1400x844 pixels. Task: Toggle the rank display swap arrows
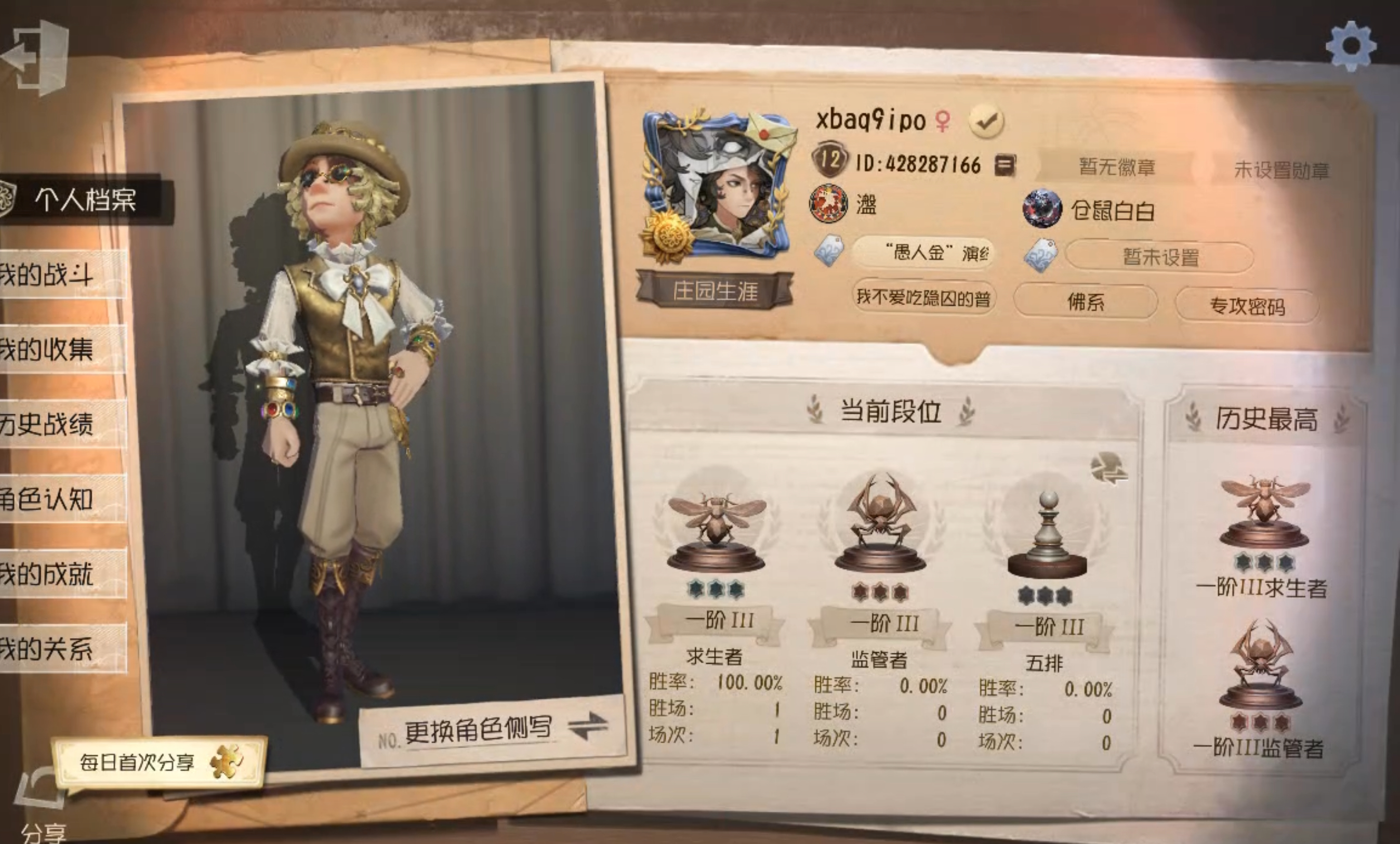point(1108,468)
